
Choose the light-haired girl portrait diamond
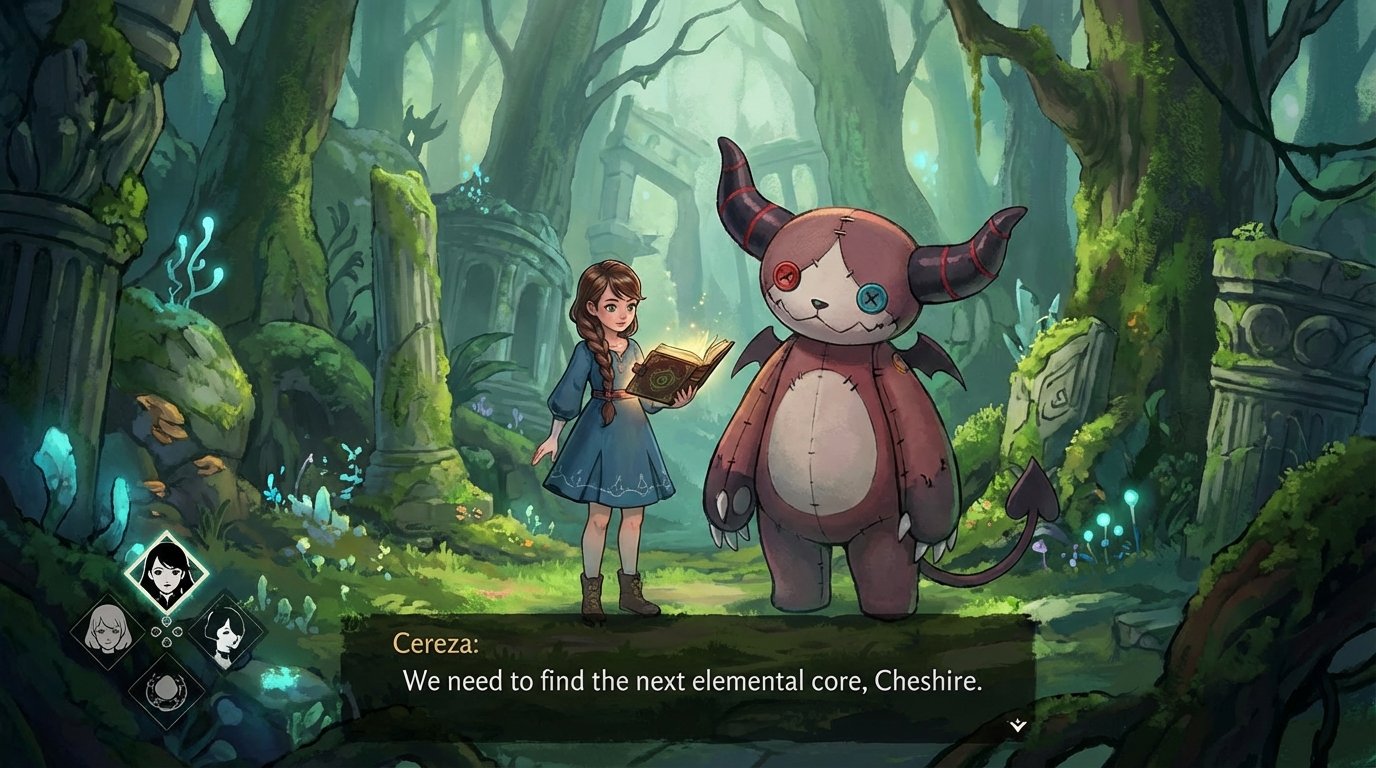pyautogui.click(x=105, y=630)
